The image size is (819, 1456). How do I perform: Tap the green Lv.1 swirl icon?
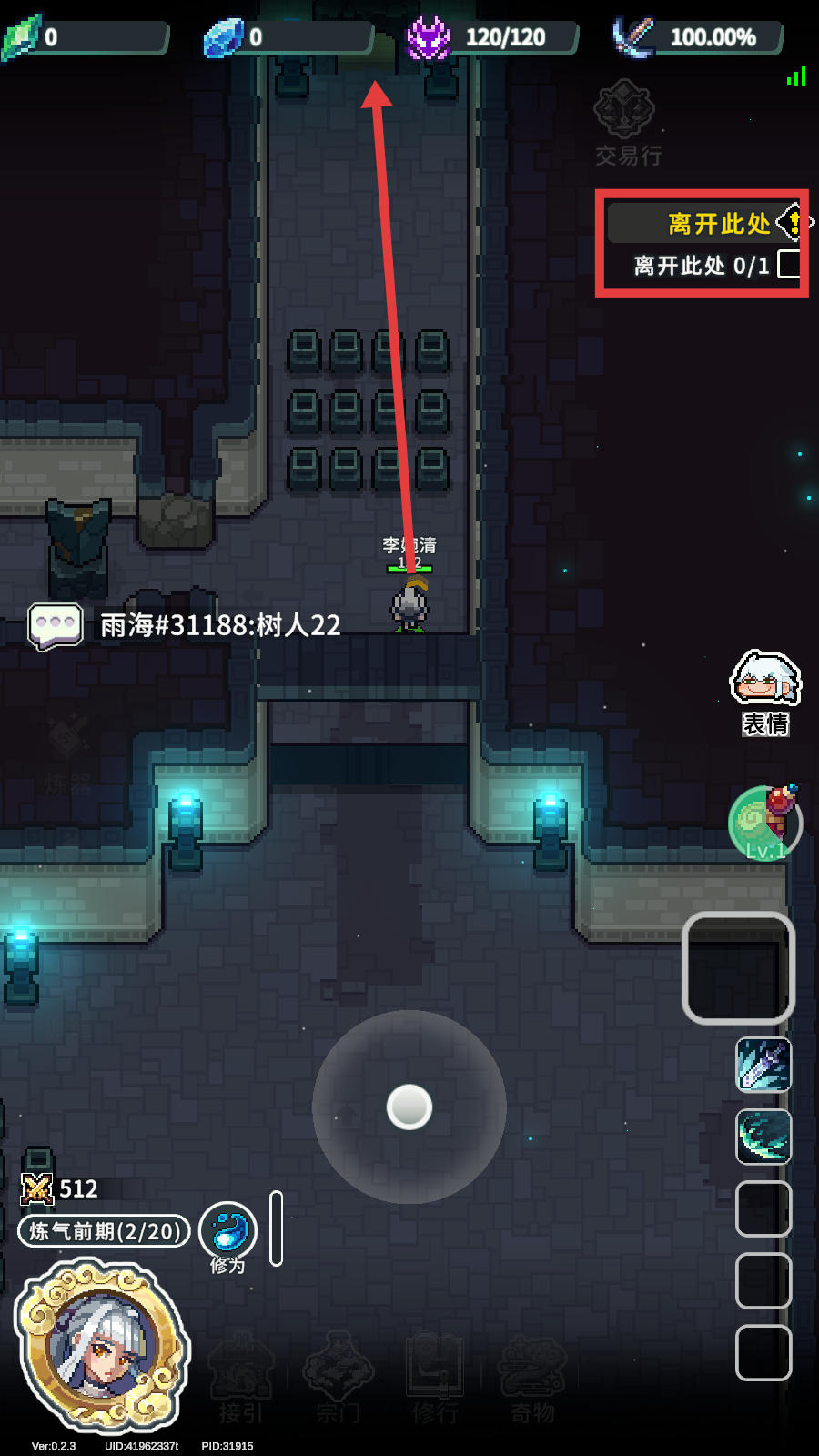(x=763, y=823)
